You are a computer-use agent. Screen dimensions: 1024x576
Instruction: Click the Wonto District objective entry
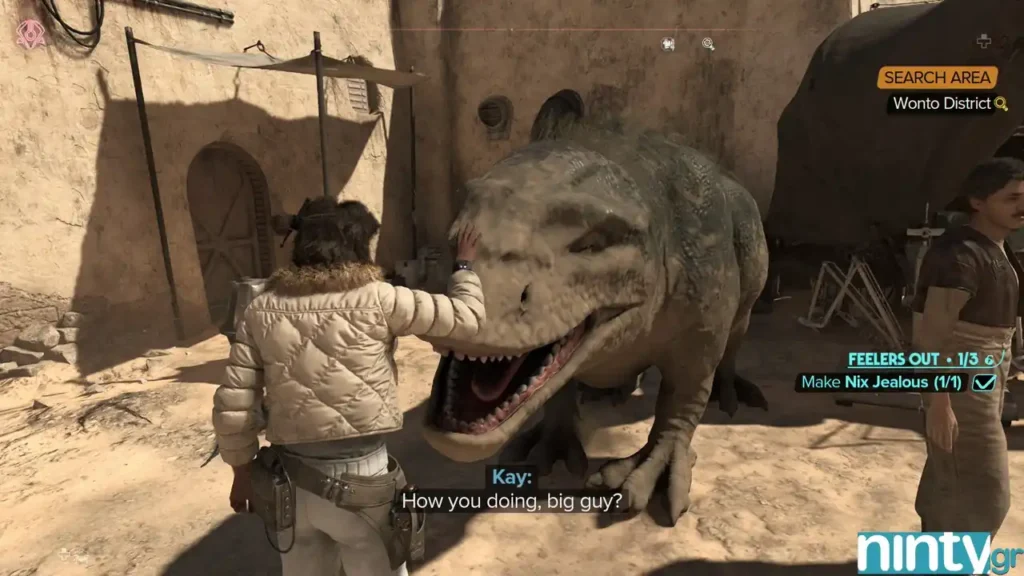pos(941,103)
